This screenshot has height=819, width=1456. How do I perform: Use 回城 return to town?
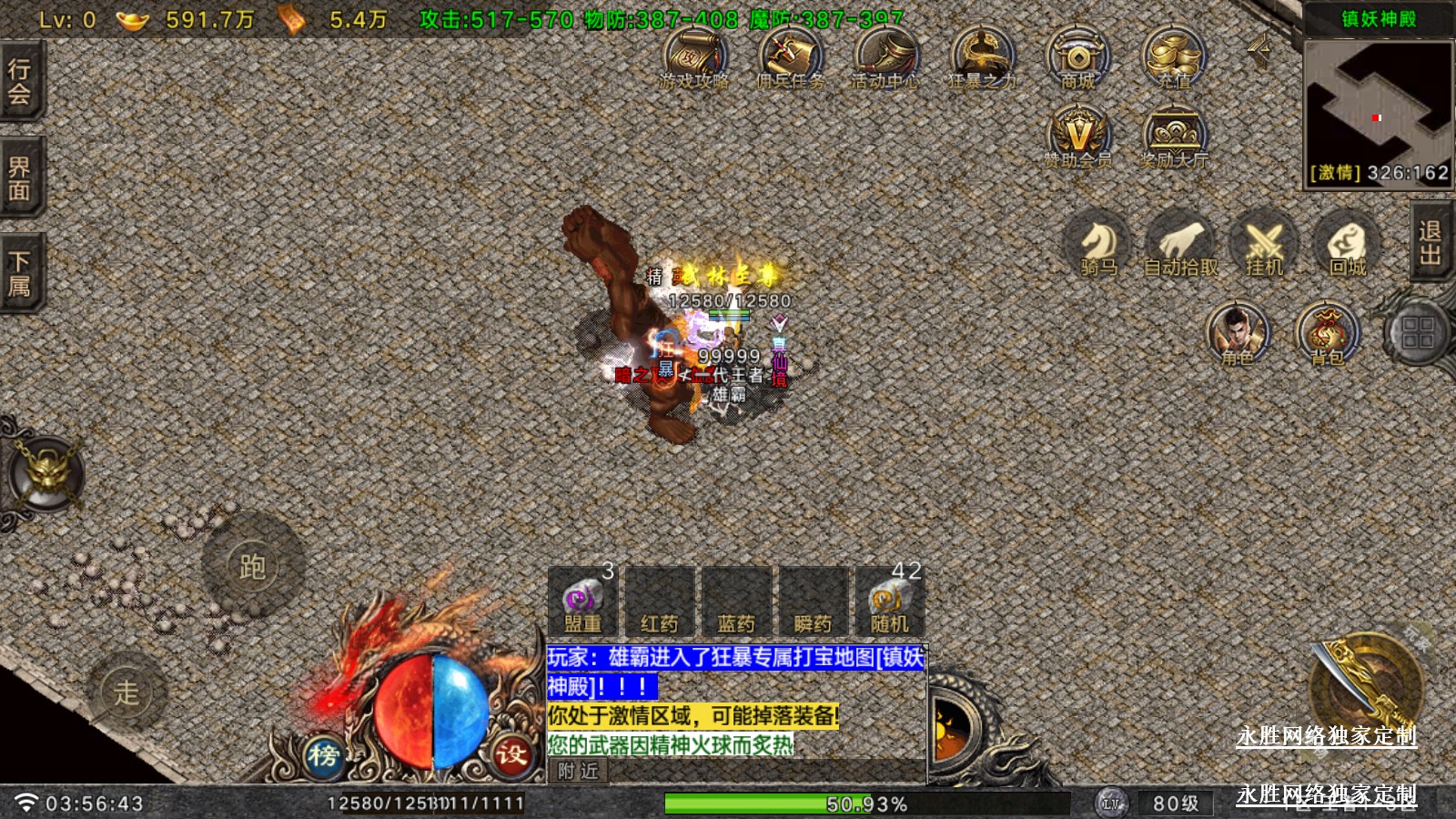pyautogui.click(x=1348, y=244)
